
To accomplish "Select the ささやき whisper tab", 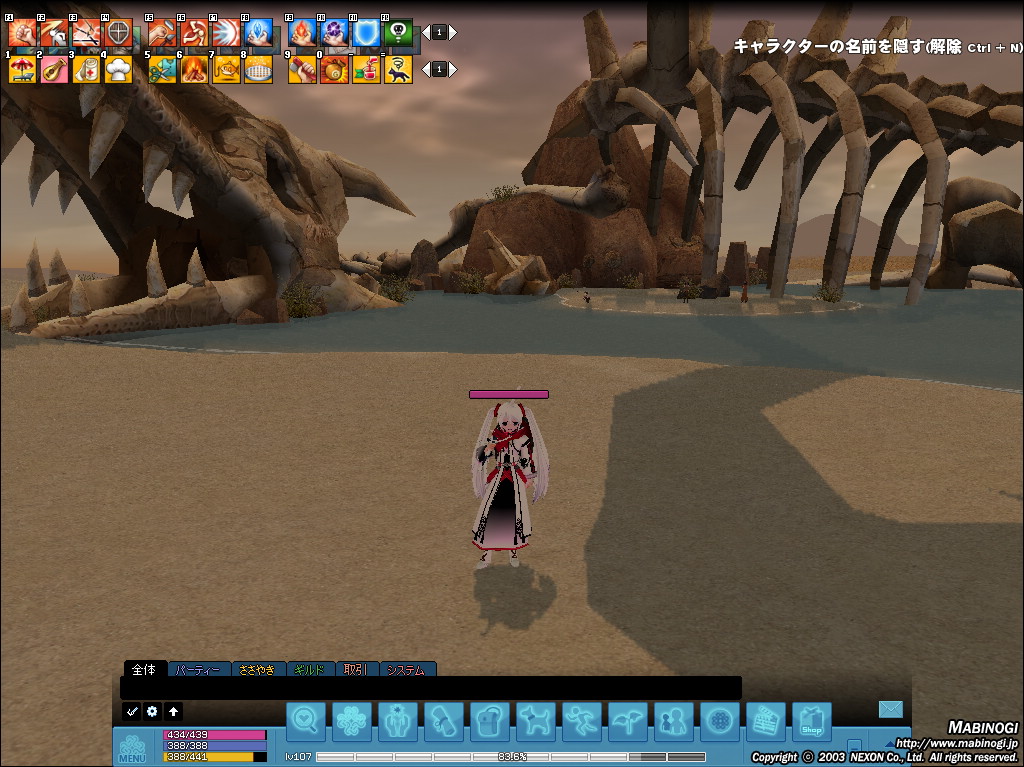I will click(258, 669).
